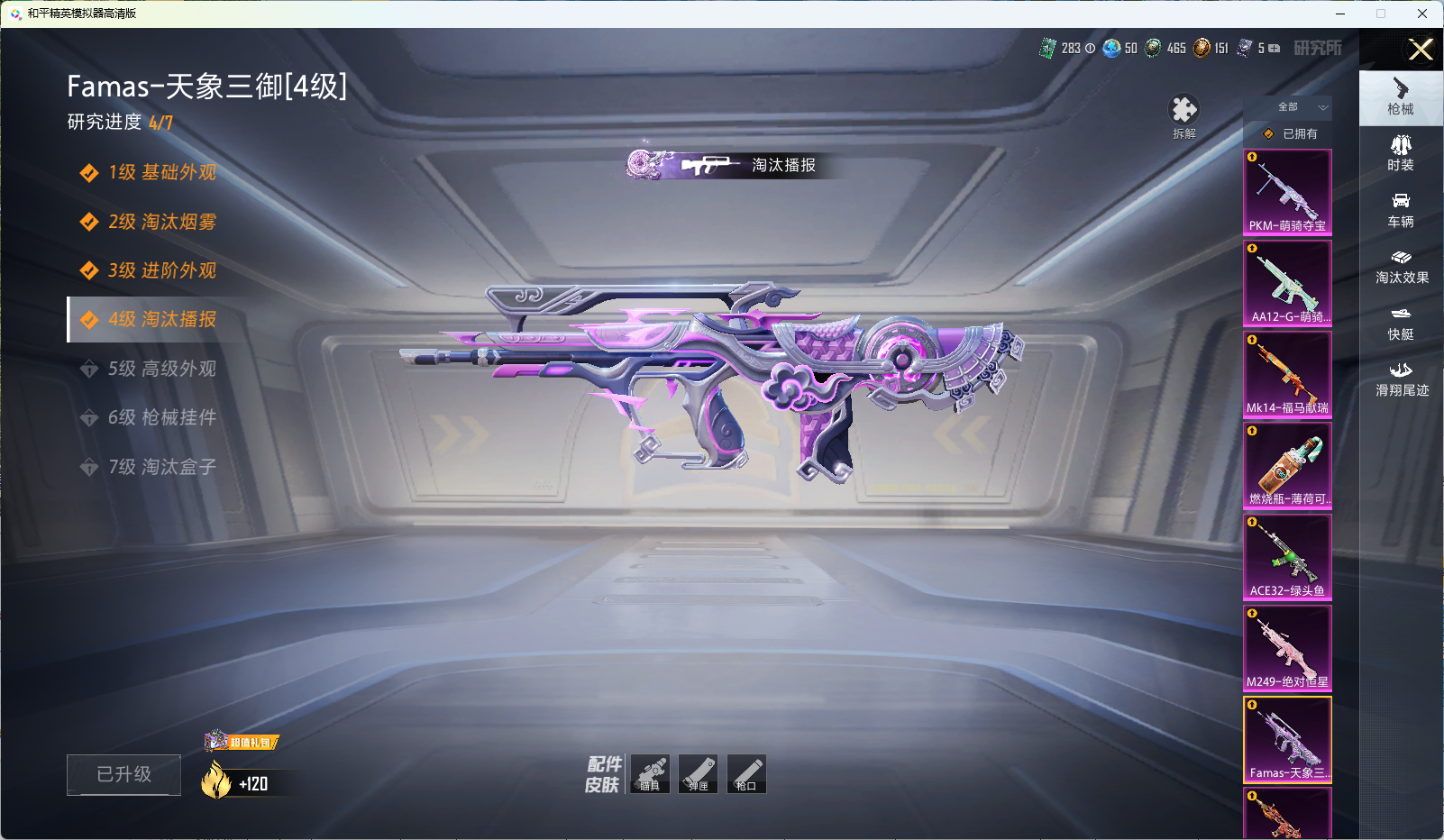Switch to the 淘汰效果 tab
The height and width of the screenshot is (840, 1444).
[1401, 266]
